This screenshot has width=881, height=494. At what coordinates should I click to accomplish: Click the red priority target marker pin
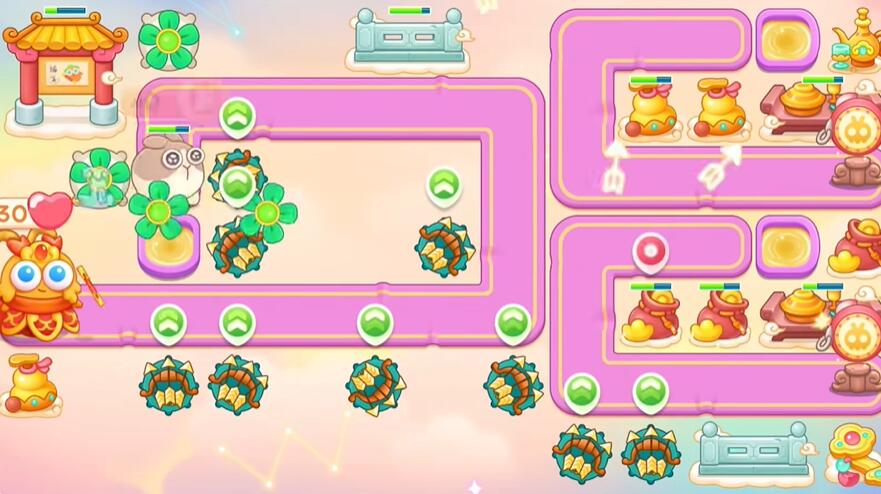tap(650, 251)
